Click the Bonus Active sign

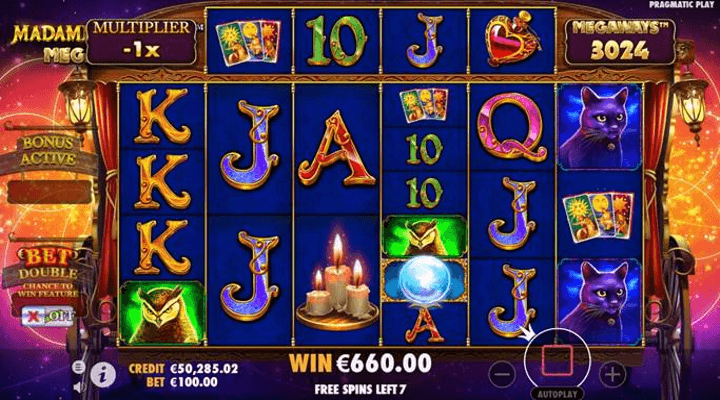click(47, 152)
